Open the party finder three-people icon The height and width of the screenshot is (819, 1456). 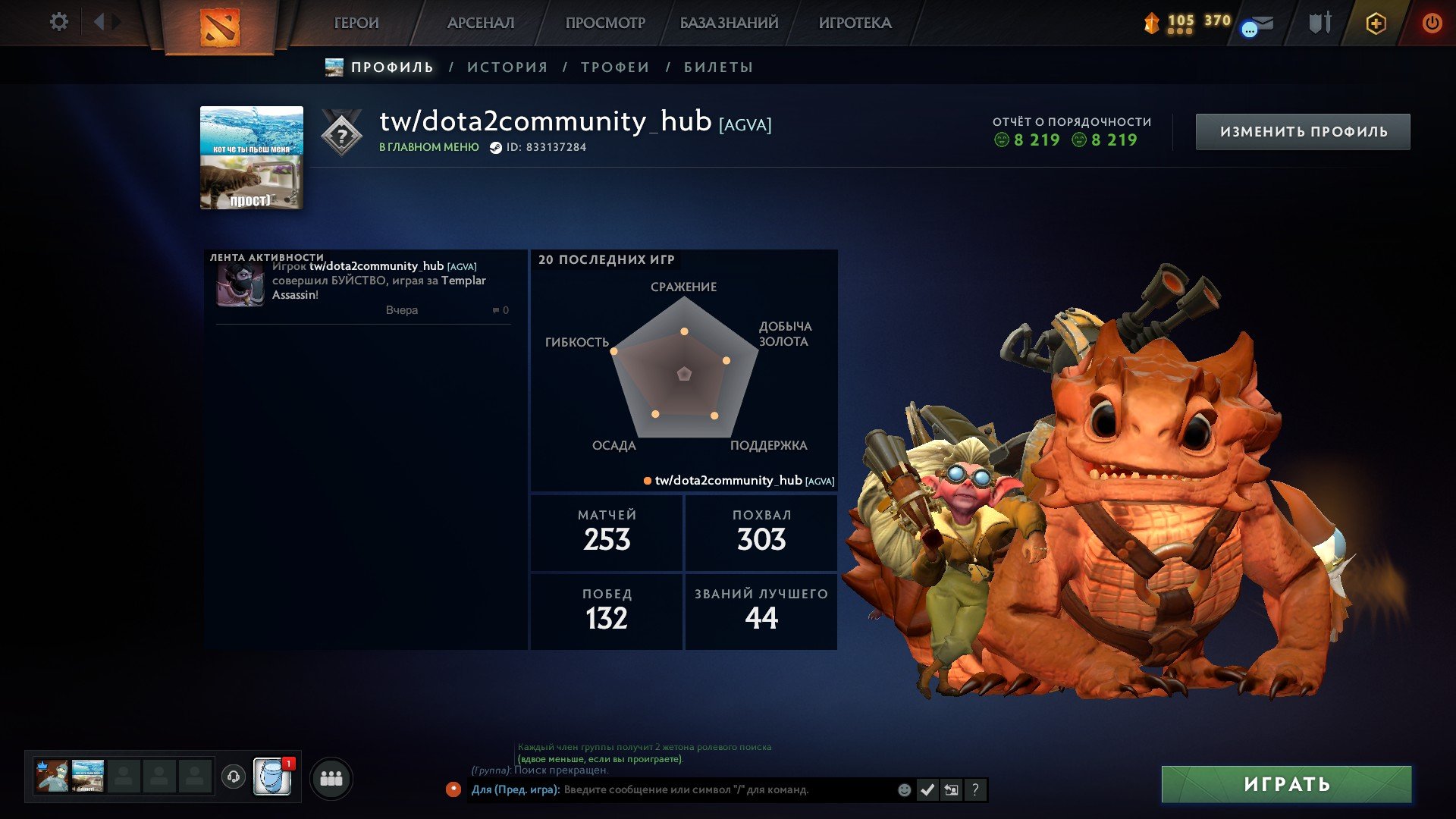click(331, 778)
